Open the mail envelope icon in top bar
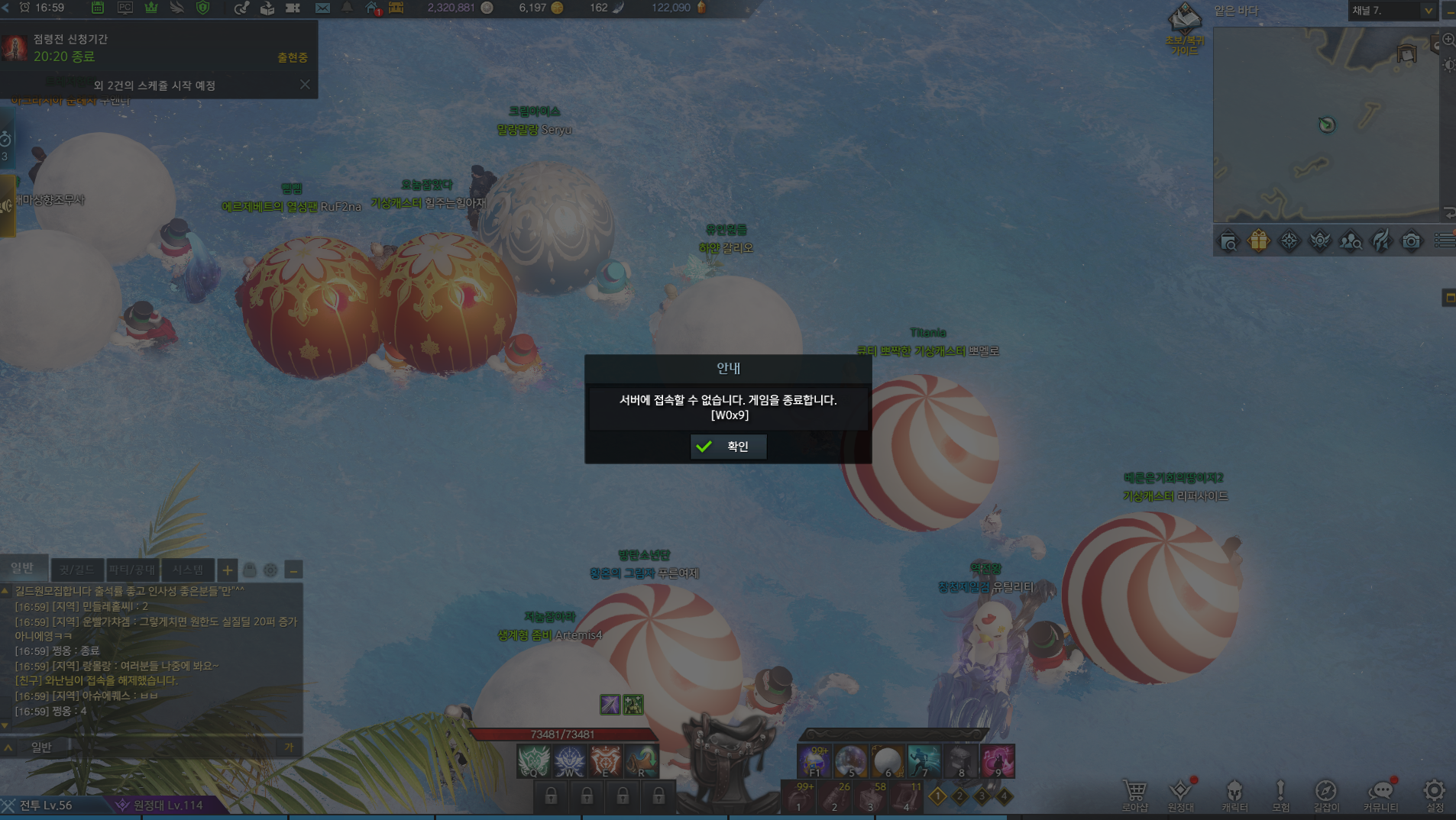The height and width of the screenshot is (820, 1456). [x=322, y=8]
